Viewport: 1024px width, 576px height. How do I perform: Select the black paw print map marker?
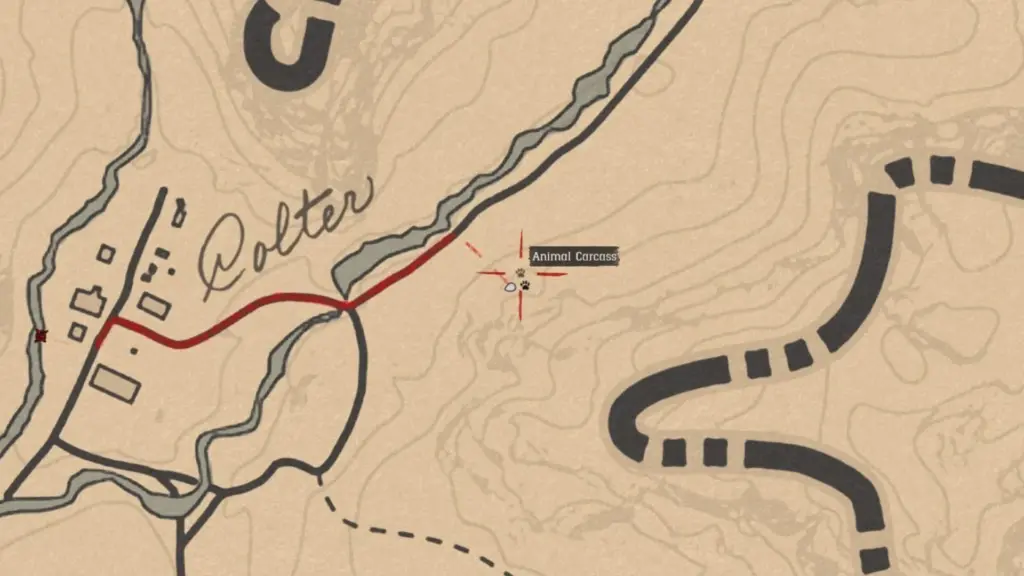[x=525, y=287]
